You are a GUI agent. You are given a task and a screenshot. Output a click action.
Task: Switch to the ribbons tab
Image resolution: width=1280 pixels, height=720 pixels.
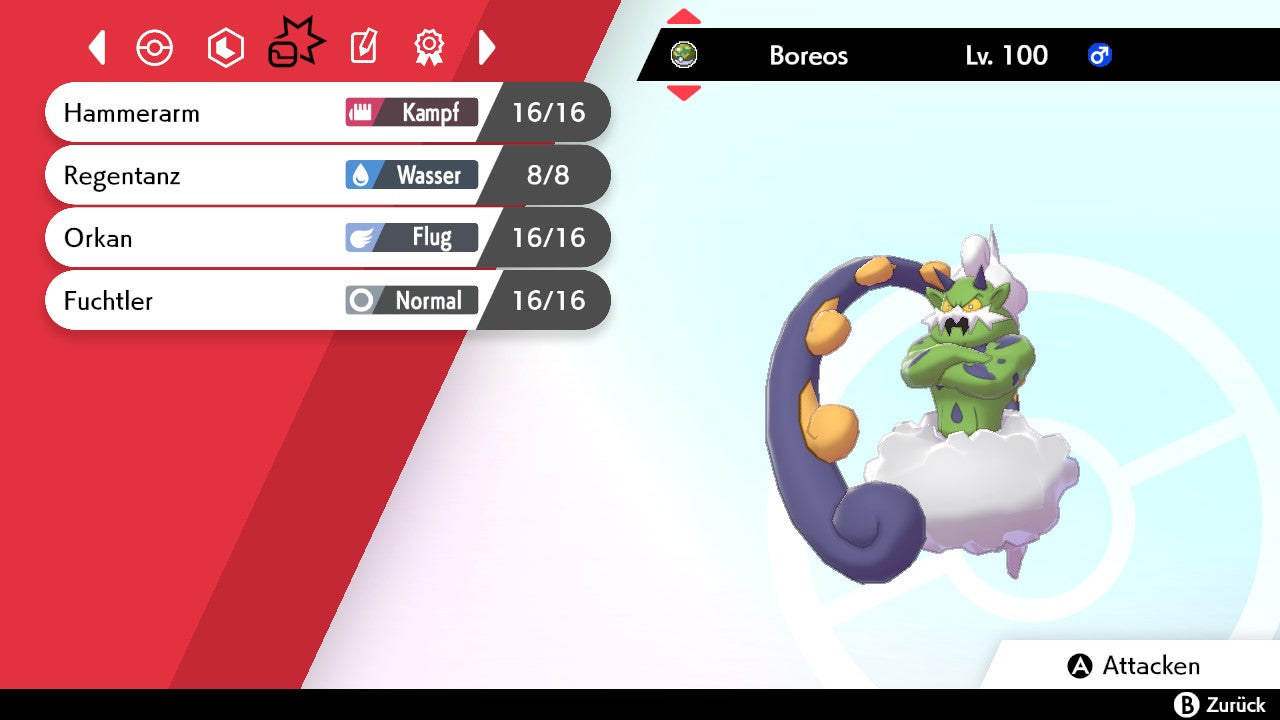[x=429, y=47]
